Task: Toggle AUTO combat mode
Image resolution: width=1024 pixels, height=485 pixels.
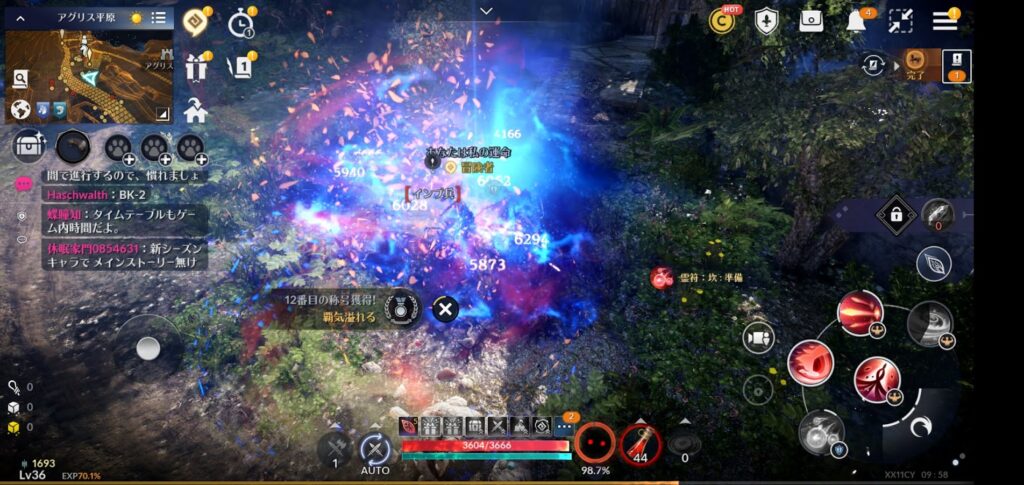Action: point(375,451)
